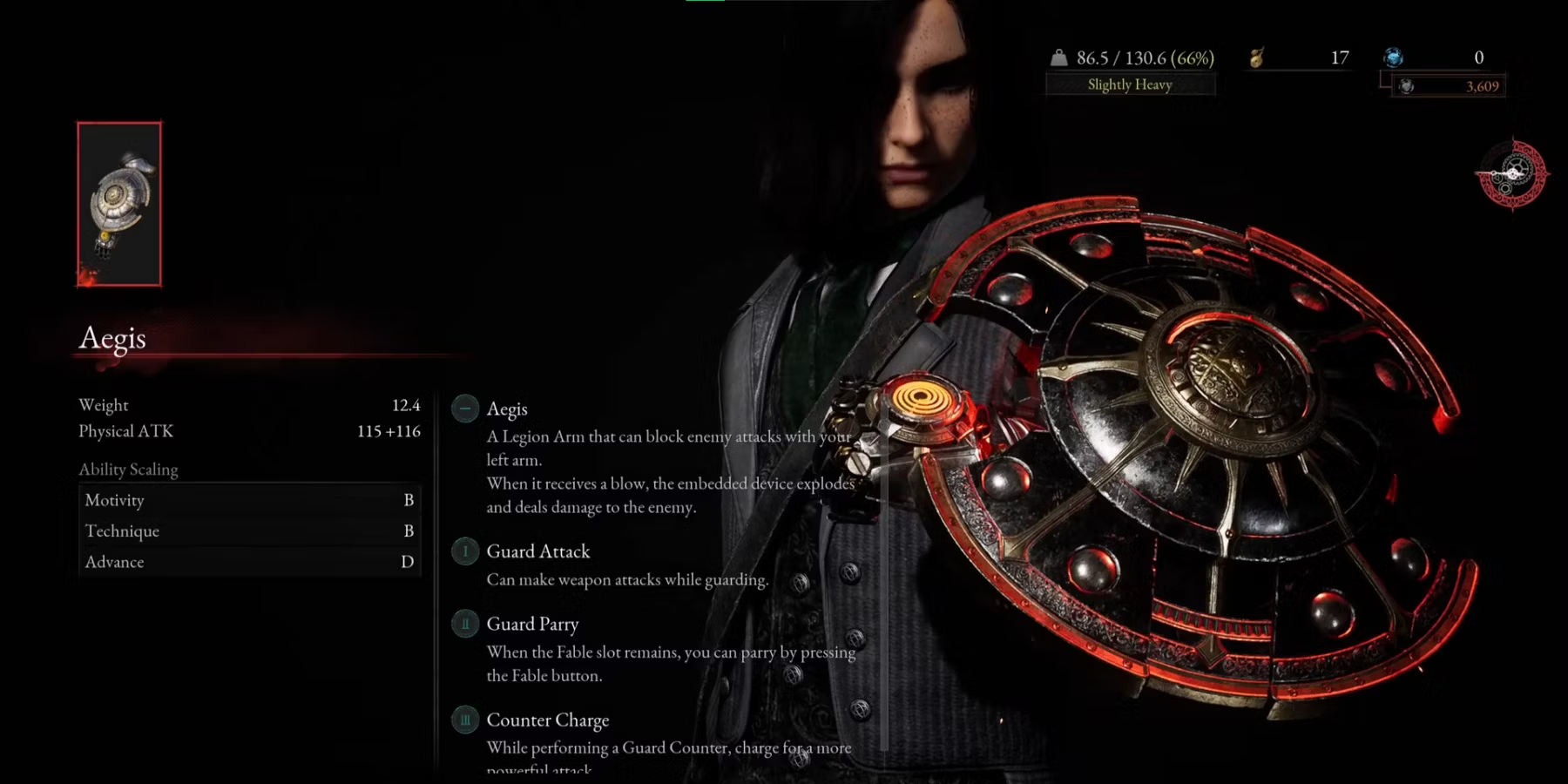Viewport: 1568px width, 784px height.
Task: Select the Aegis Legion Arm thumbnail
Action: tap(119, 204)
